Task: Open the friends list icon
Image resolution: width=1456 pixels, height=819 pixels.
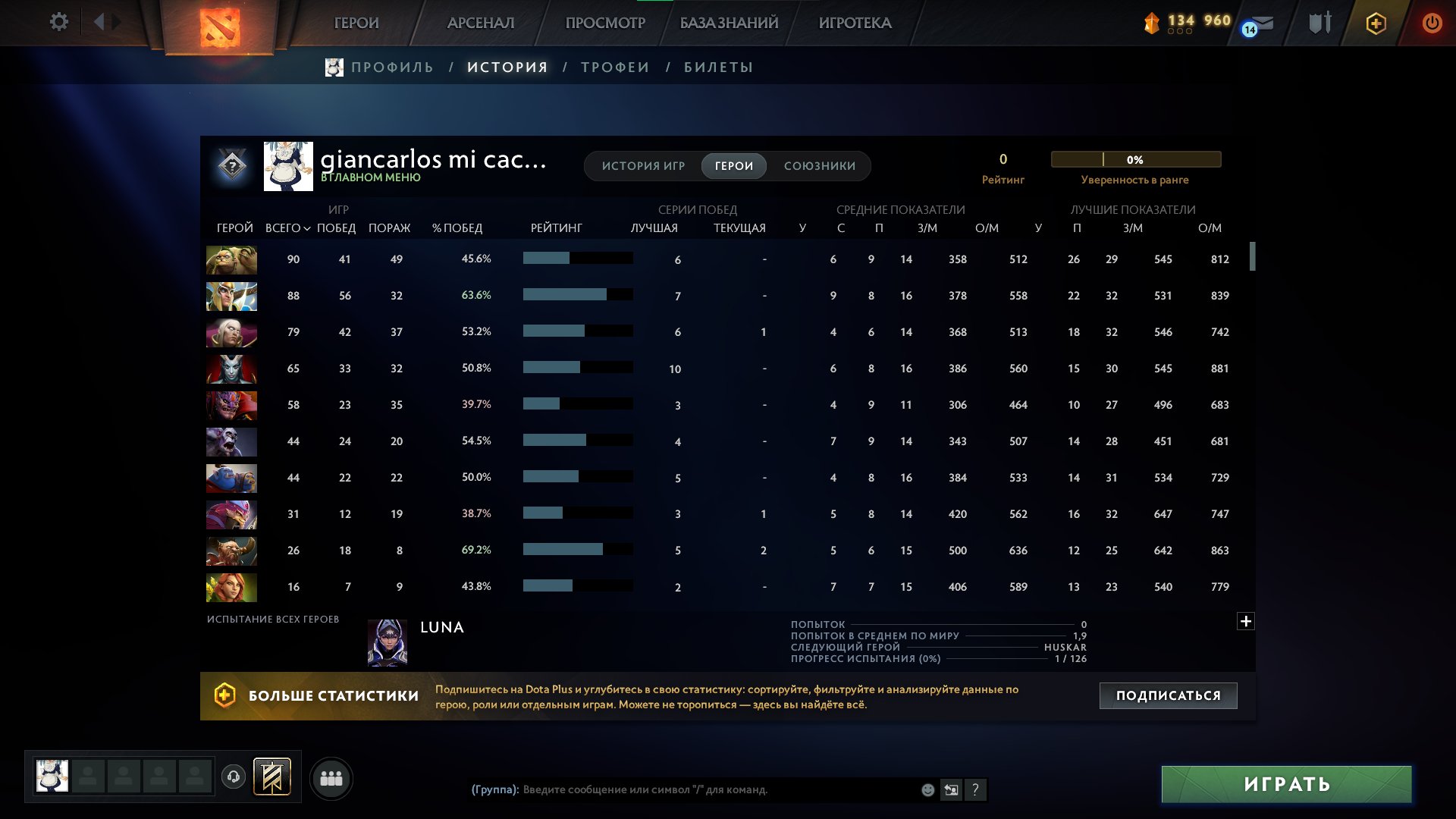Action: click(x=331, y=777)
